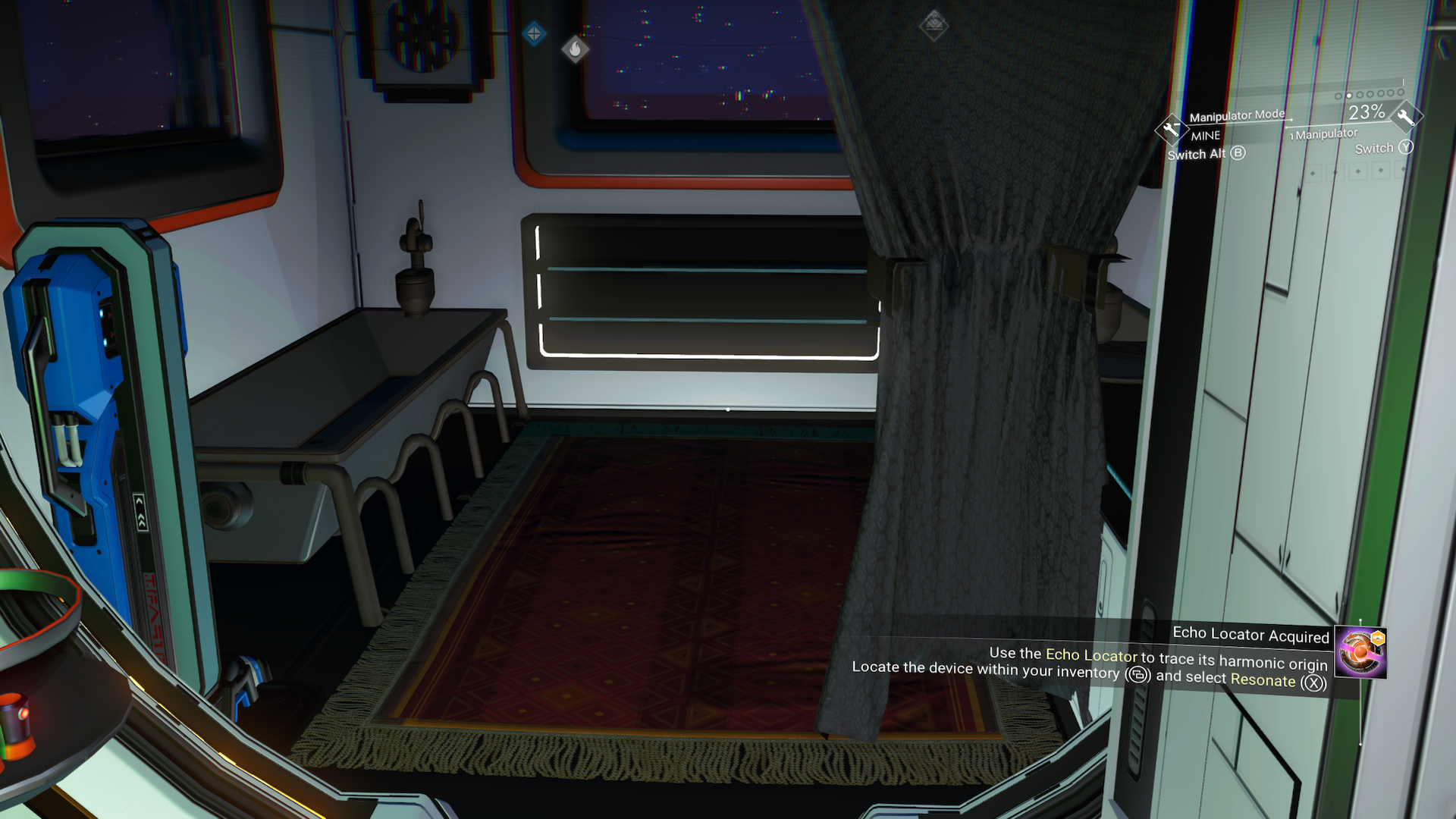1456x819 pixels.
Task: Select the flame marker on the compass
Action: point(575,50)
